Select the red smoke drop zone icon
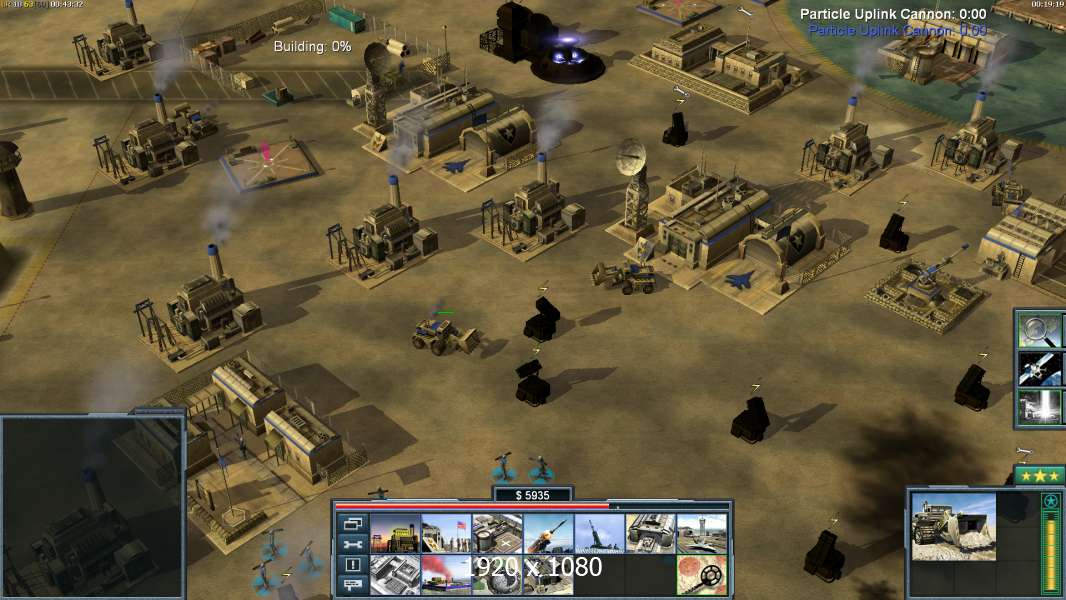 tap(446, 575)
